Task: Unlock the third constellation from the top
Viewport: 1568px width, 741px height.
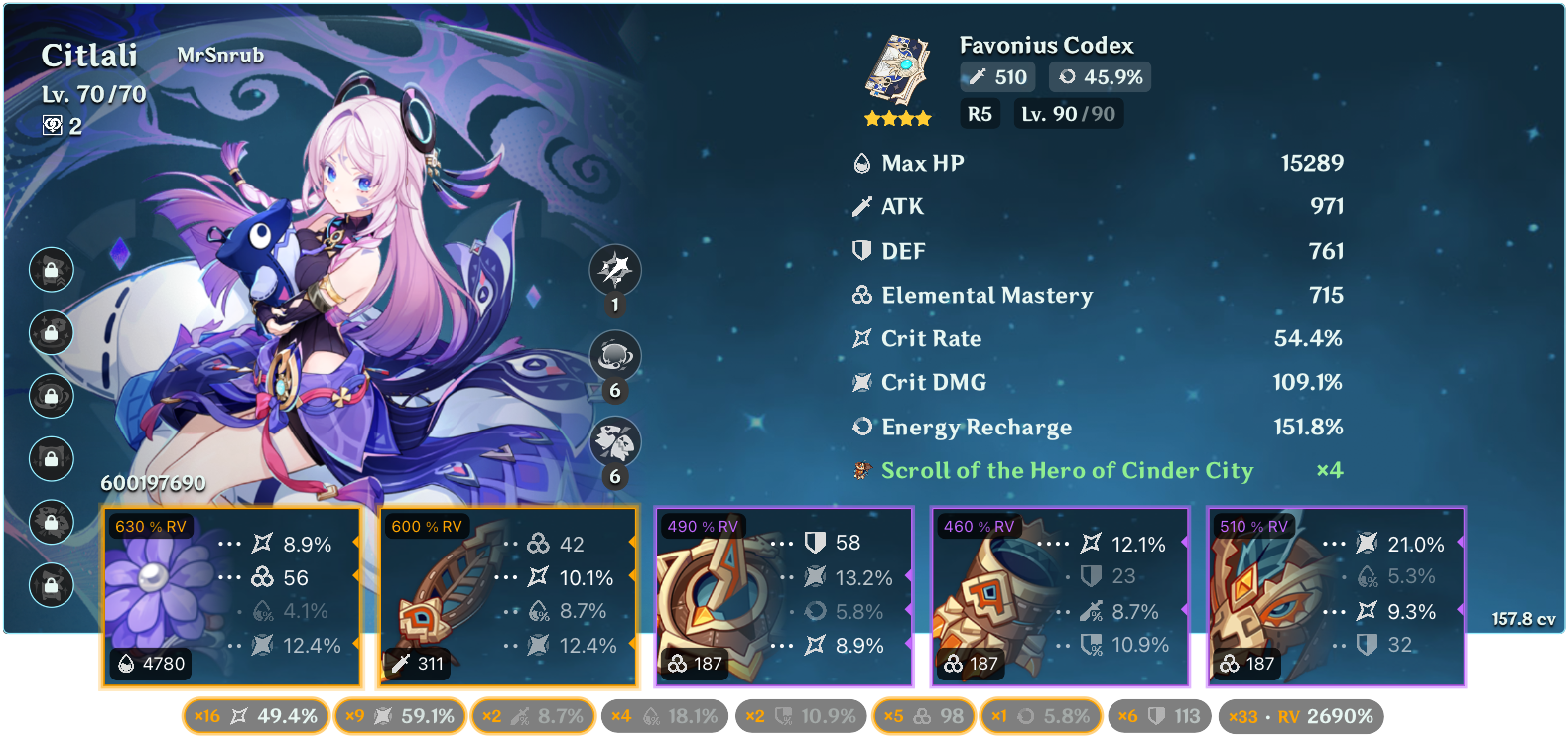Action: coord(51,397)
